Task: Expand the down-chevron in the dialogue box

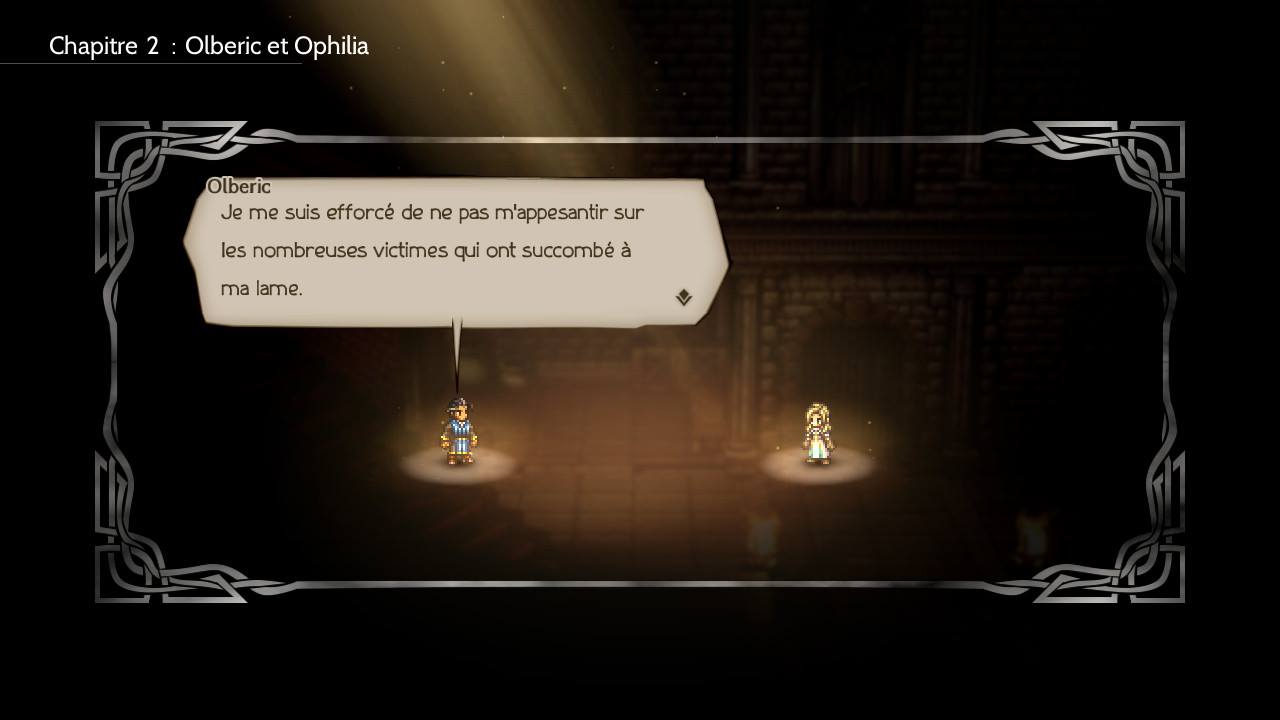Action: point(683,295)
